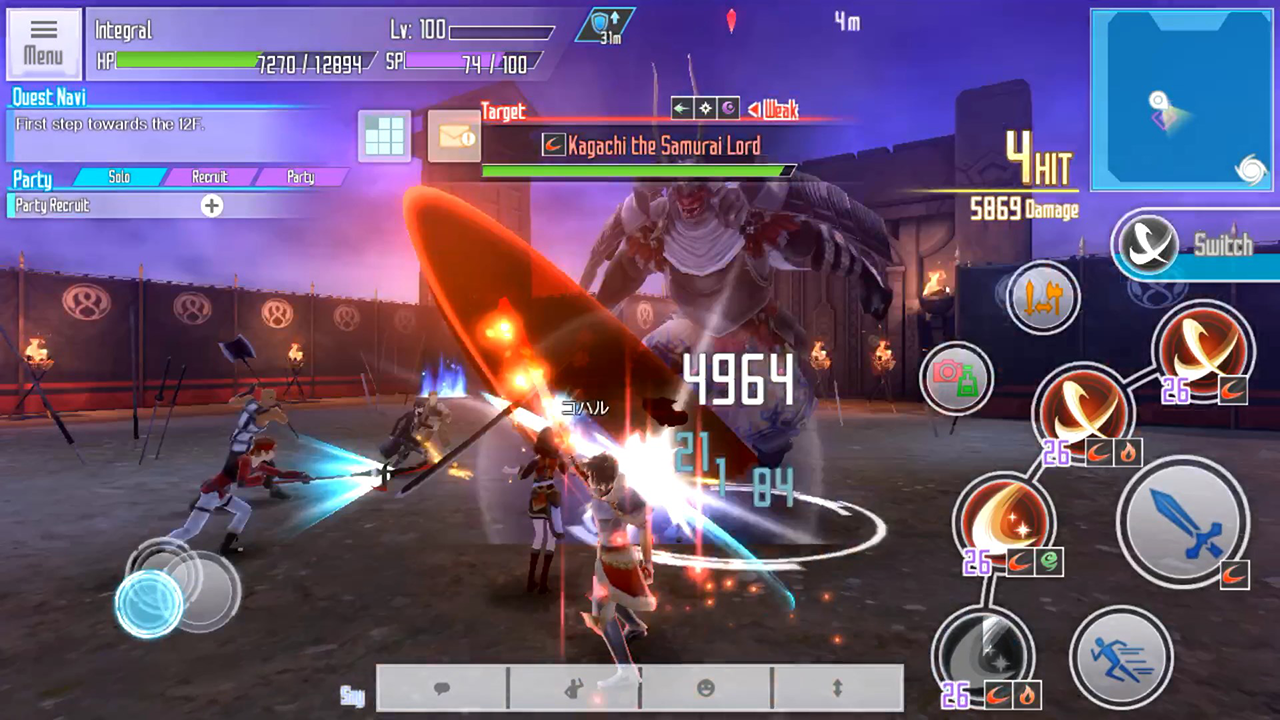This screenshot has width=1280, height=720.
Task: Open the in-game mail inbox icon
Action: point(455,137)
